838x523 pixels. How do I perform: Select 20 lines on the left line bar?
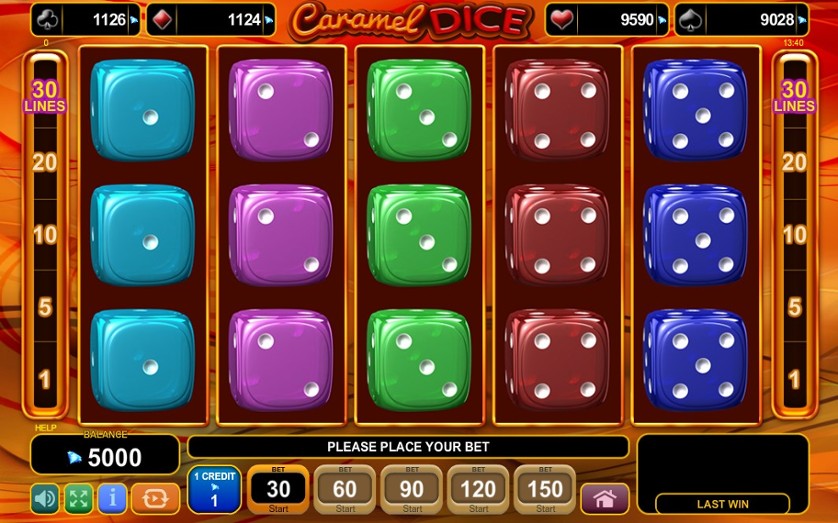tap(44, 163)
